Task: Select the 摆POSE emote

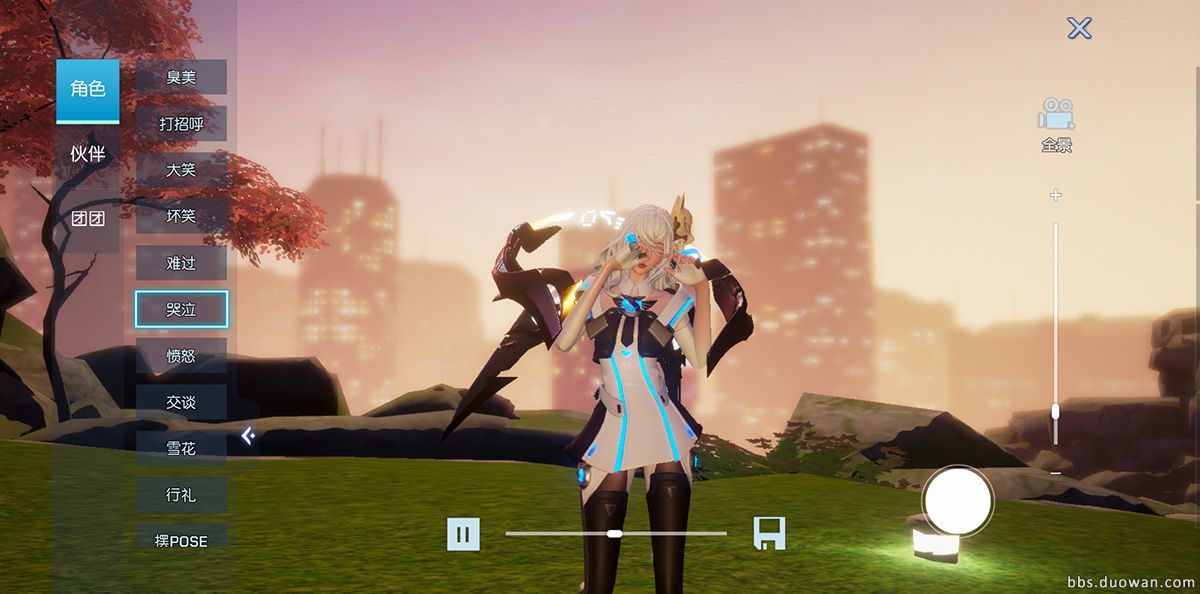Action: [x=181, y=540]
